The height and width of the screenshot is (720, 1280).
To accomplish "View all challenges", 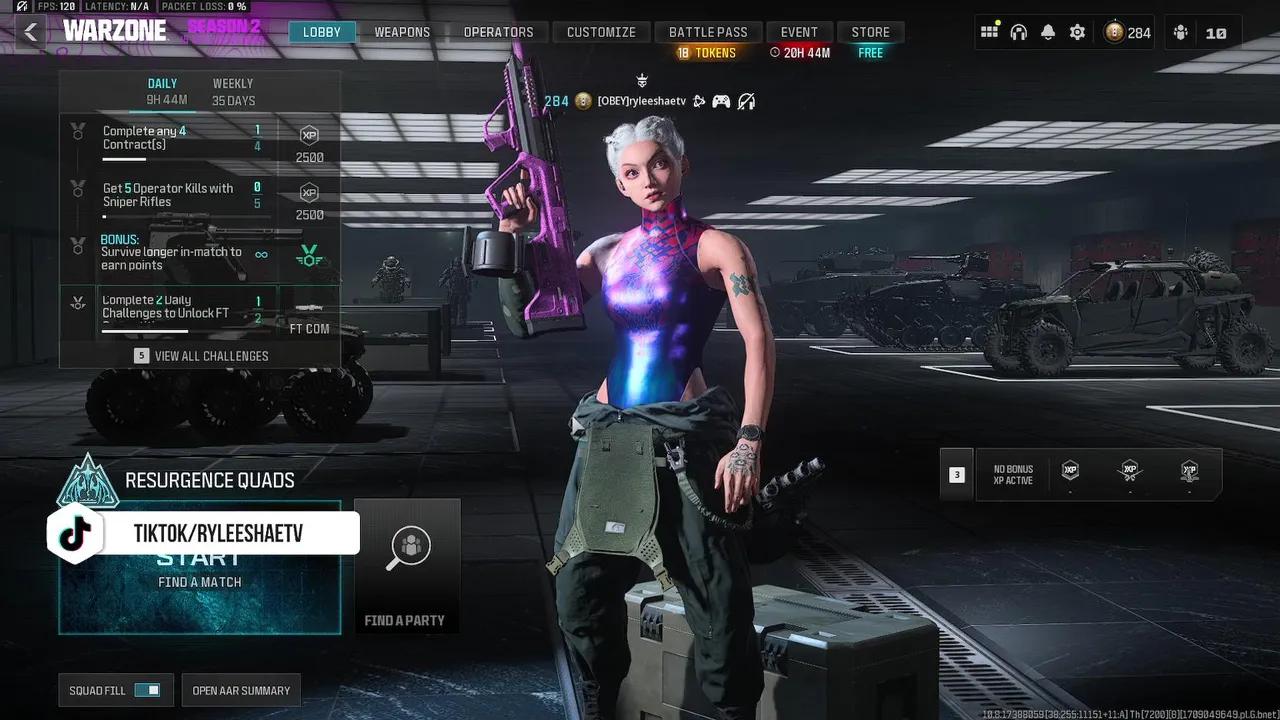I will tap(201, 356).
